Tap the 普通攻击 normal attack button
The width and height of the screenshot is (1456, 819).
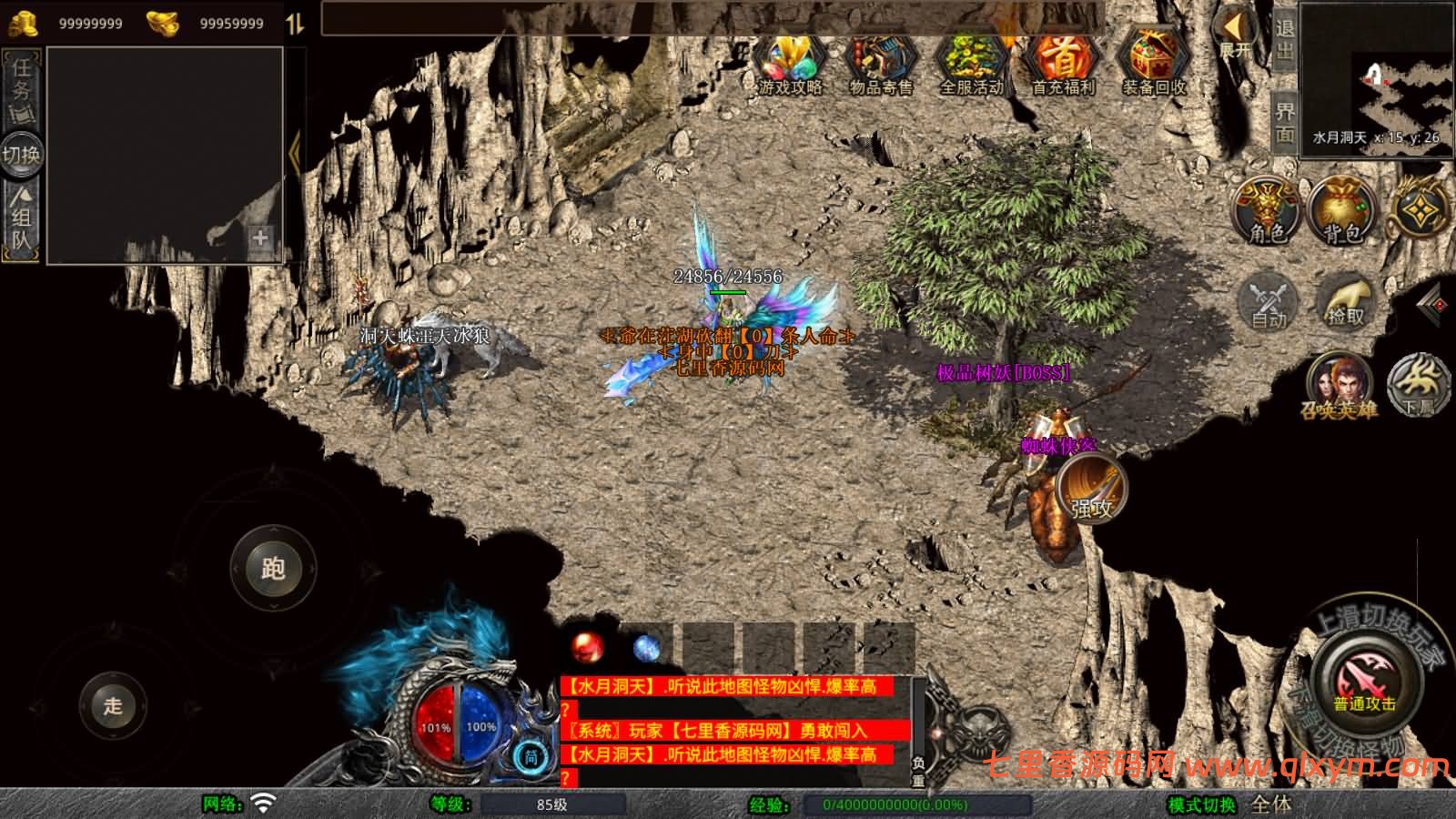(1365, 683)
